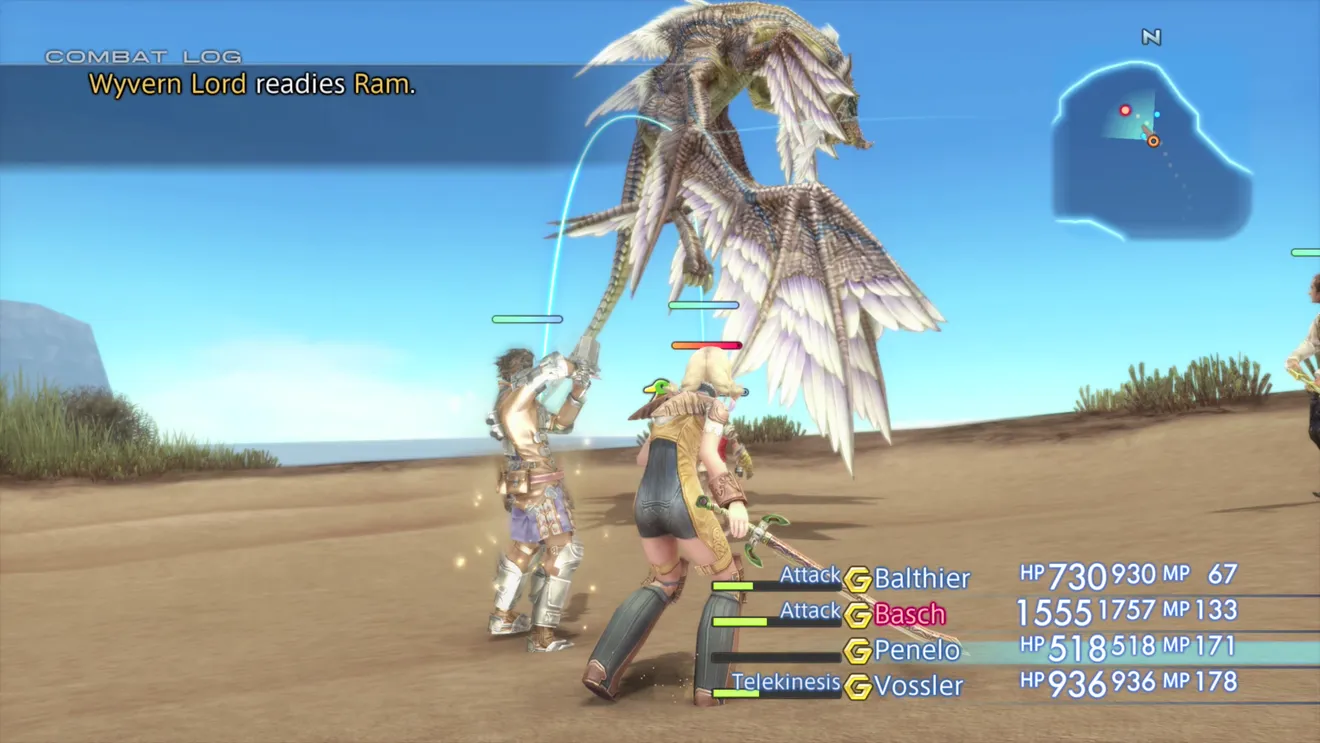Viewport: 1320px width, 743px height.
Task: Toggle Vossler's gambit G icon
Action: 857,687
